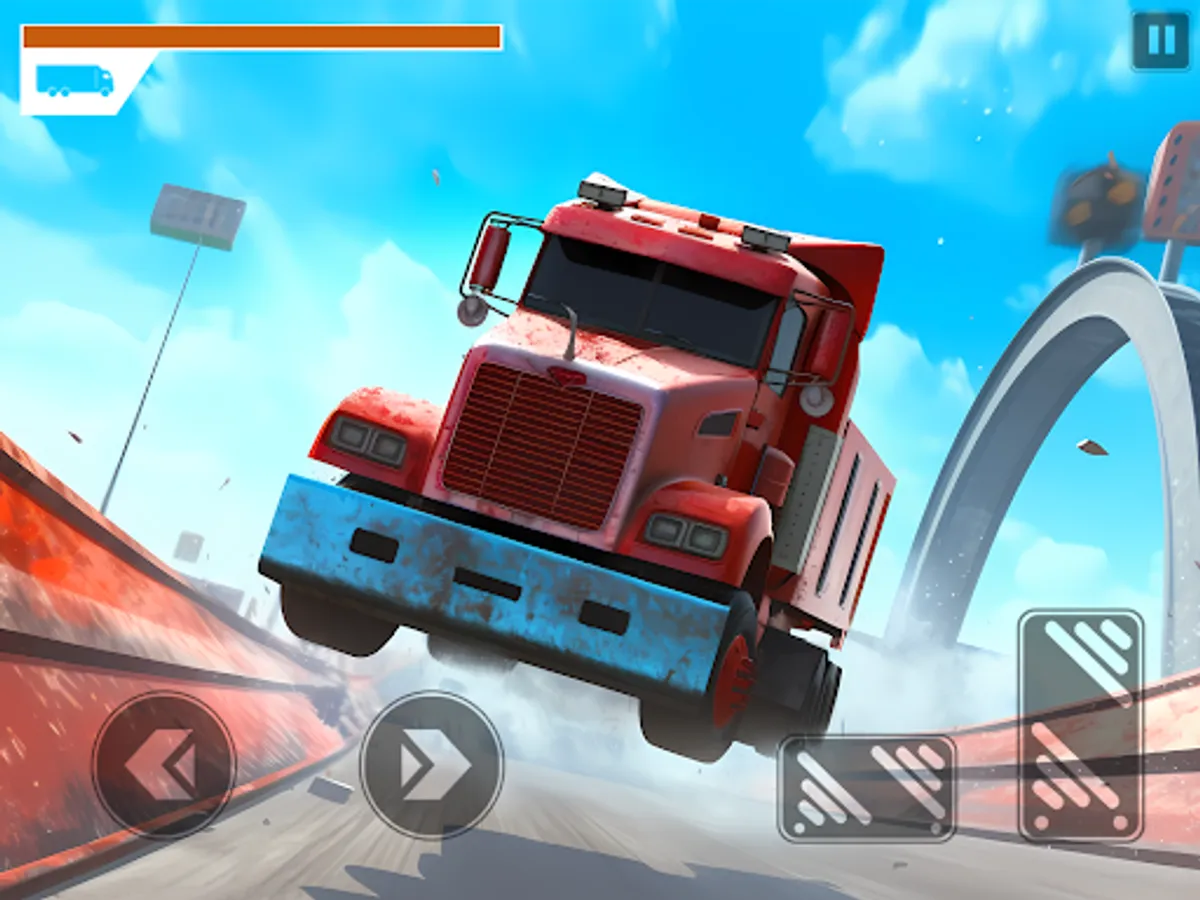This screenshot has height=900, width=1200.
Task: Steer left with the left arrow button
Action: 164,765
